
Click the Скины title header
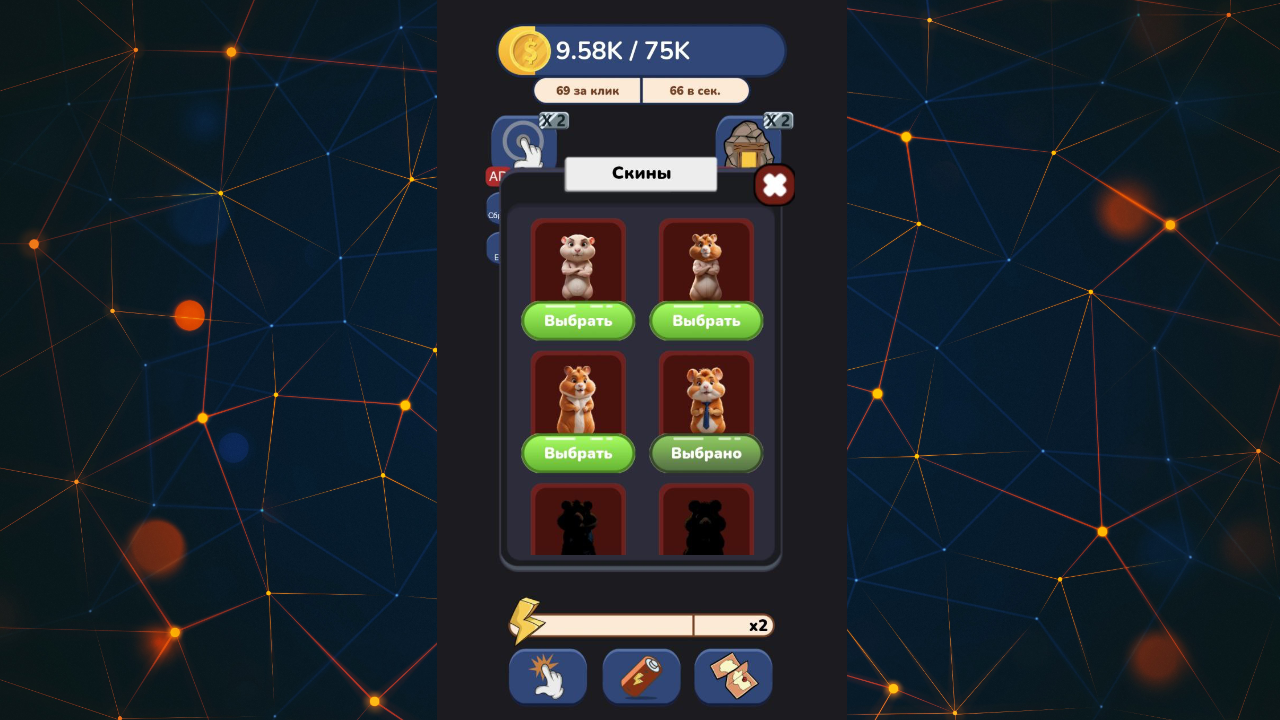[x=640, y=172]
